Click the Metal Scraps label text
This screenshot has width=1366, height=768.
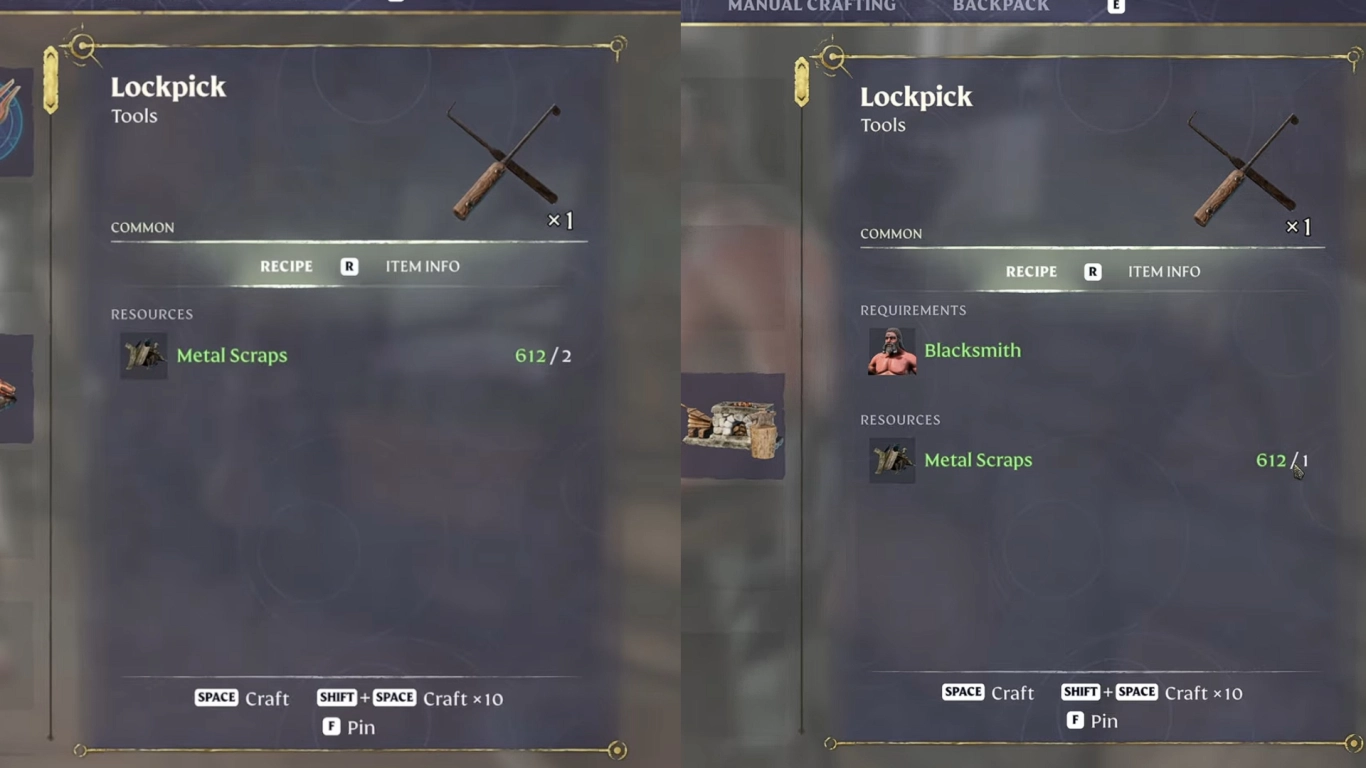232,355
